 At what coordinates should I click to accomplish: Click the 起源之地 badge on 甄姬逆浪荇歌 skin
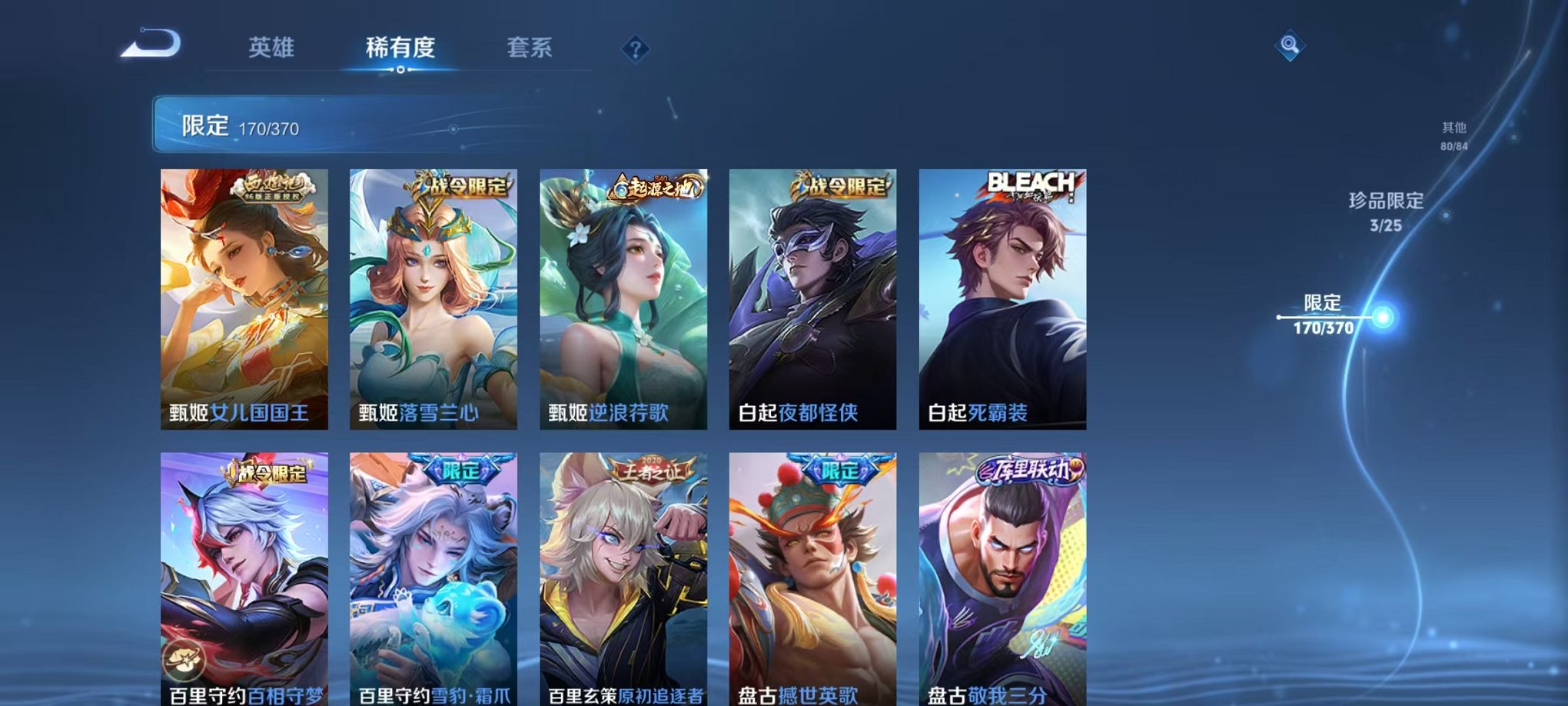coord(654,187)
